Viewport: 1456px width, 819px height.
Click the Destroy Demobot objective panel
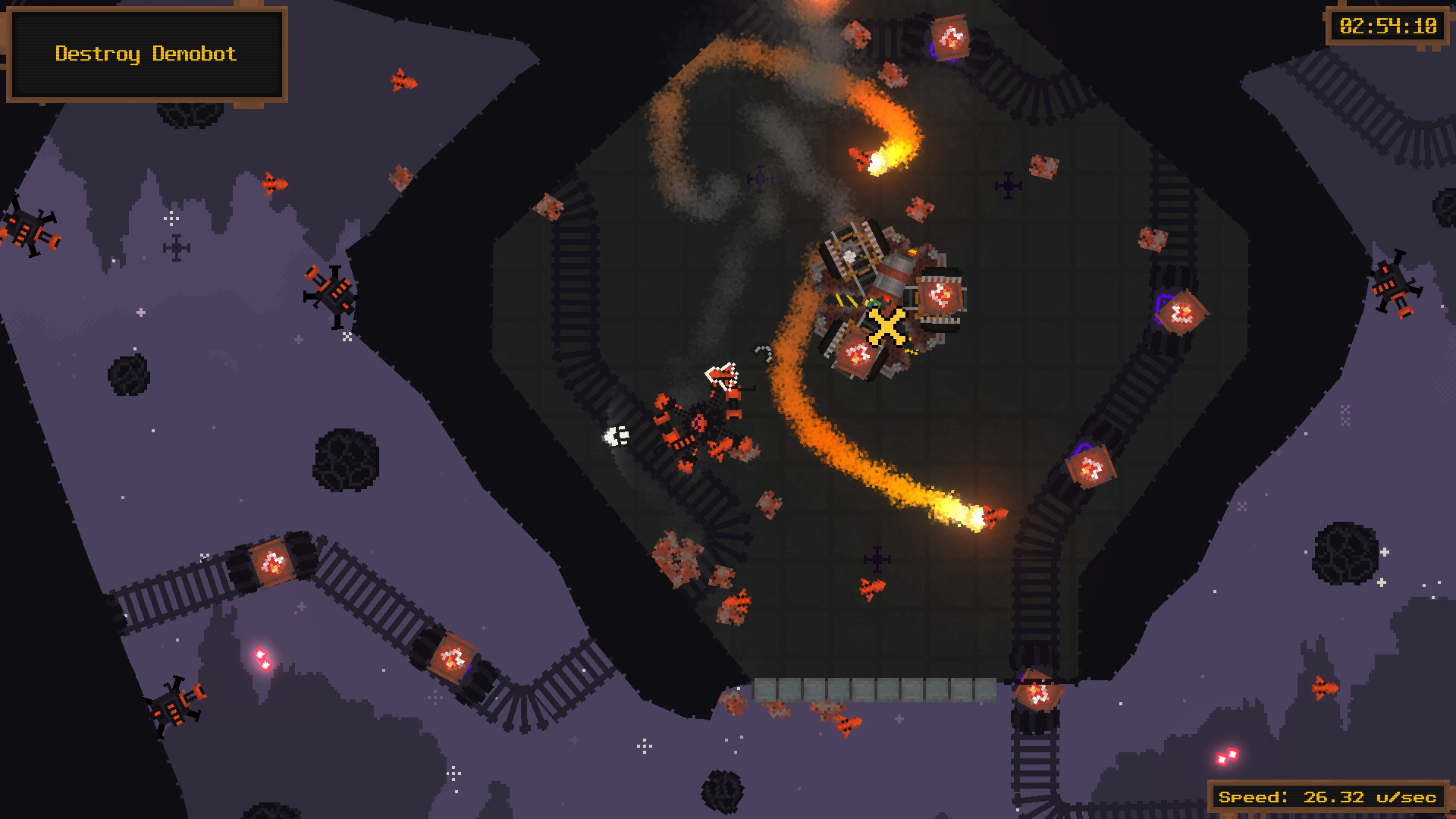(x=146, y=54)
